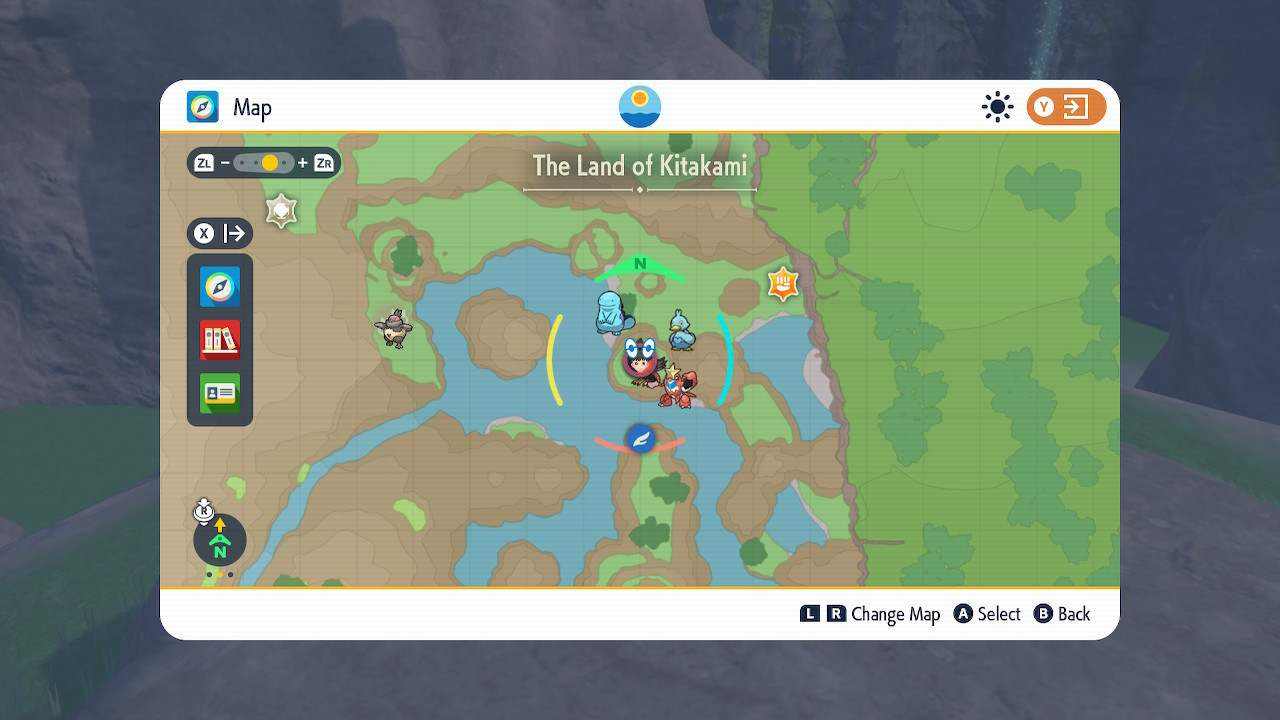Viewport: 1280px width, 720px height.
Task: Click the K button on the mini compass
Action: 203,512
